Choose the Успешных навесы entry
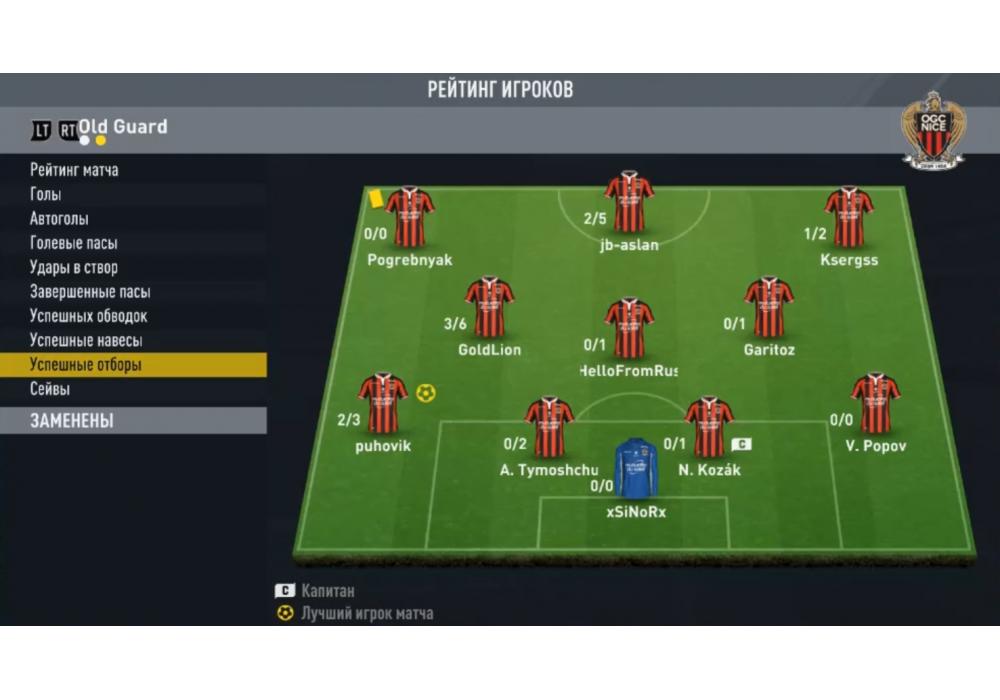Viewport: 1000px width, 700px height. pyautogui.click(x=86, y=340)
